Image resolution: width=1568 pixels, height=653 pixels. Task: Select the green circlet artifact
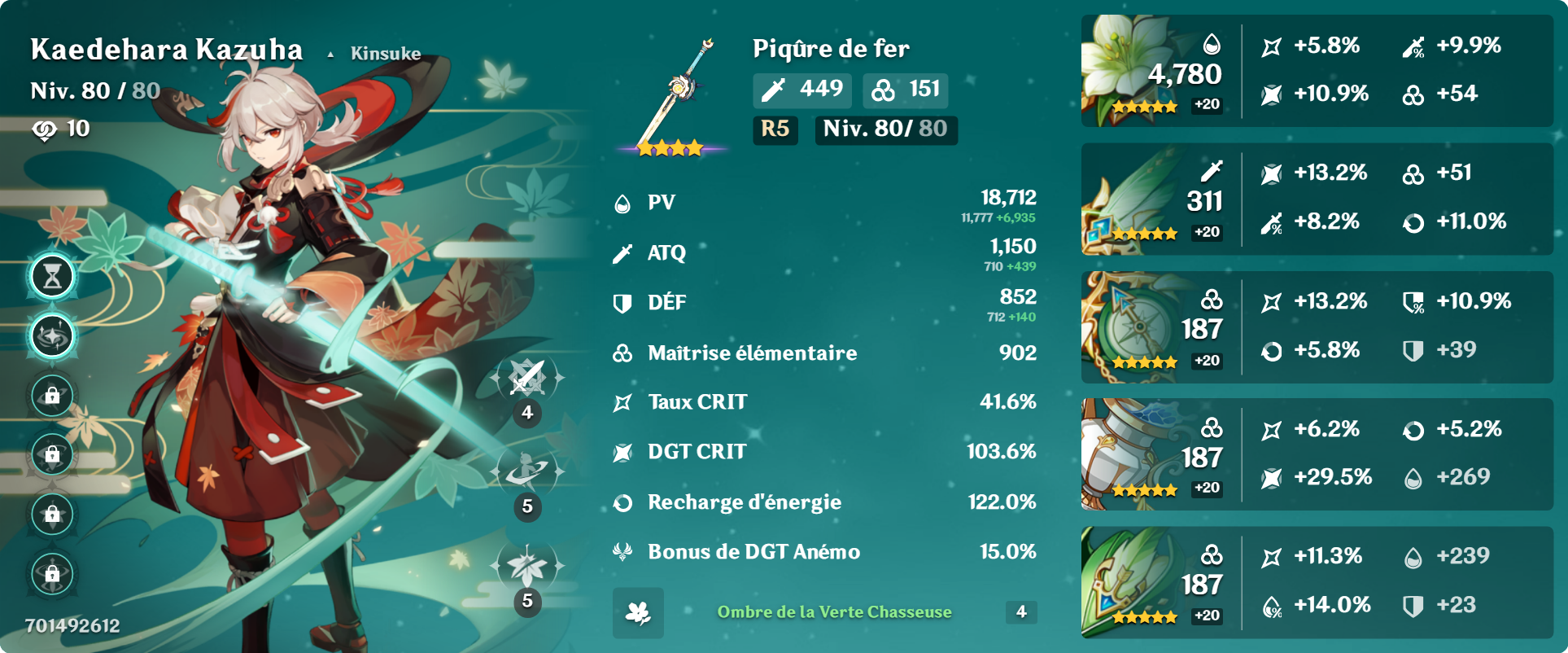pos(1129,582)
